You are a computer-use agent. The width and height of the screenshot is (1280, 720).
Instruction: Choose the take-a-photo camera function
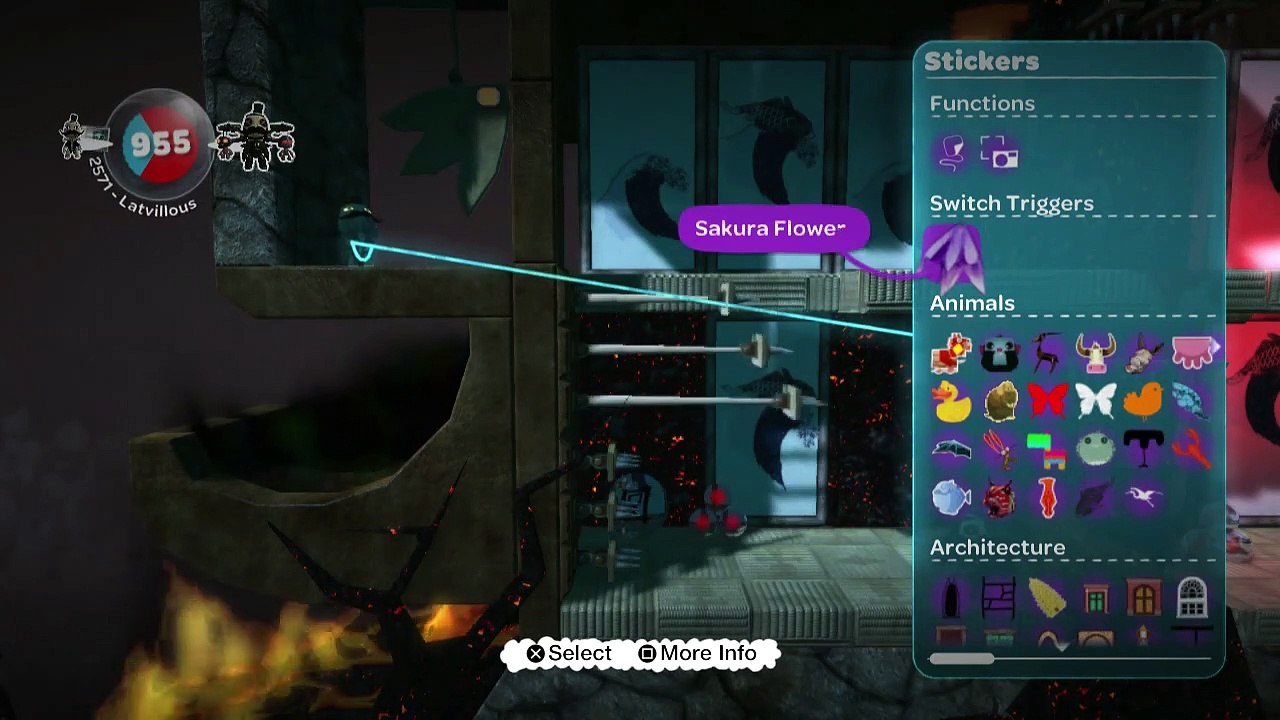click(999, 153)
